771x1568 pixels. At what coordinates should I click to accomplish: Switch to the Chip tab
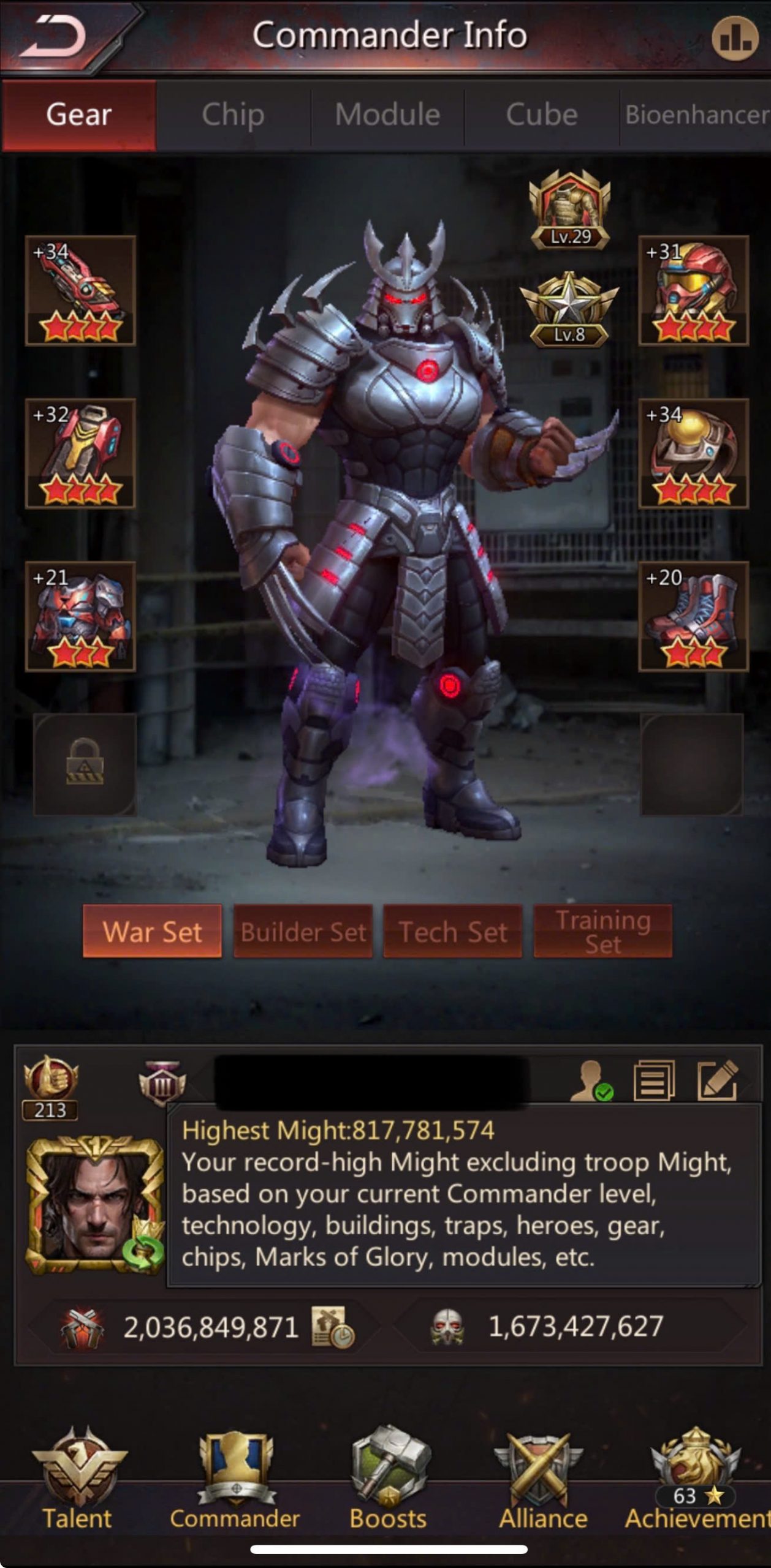(233, 115)
